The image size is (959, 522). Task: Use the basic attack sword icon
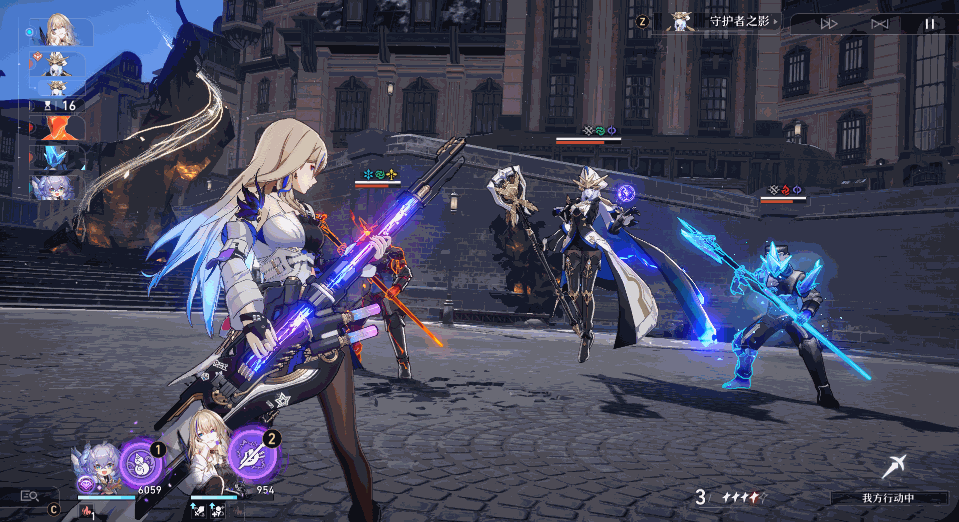tap(893, 466)
